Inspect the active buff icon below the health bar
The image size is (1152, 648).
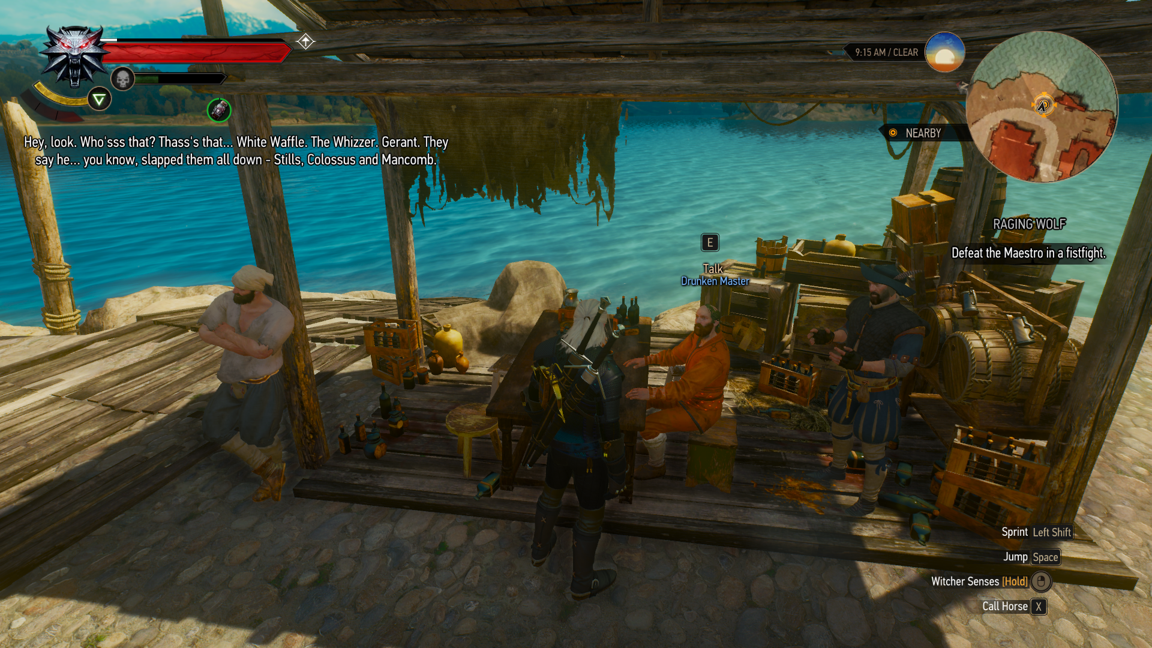219,110
